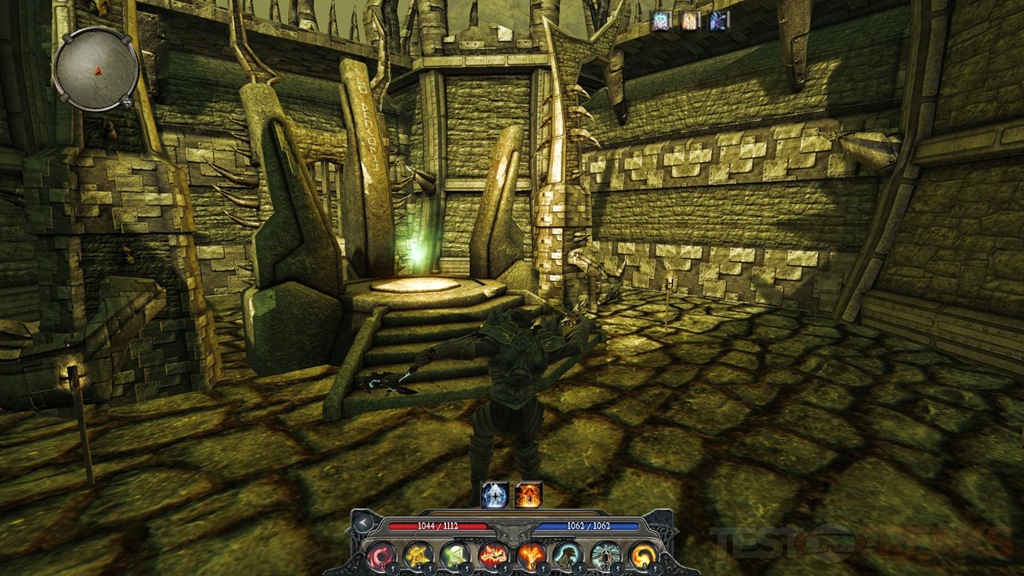The image size is (1024, 576).
Task: Activate the orange fire fan skill
Action: tap(530, 555)
